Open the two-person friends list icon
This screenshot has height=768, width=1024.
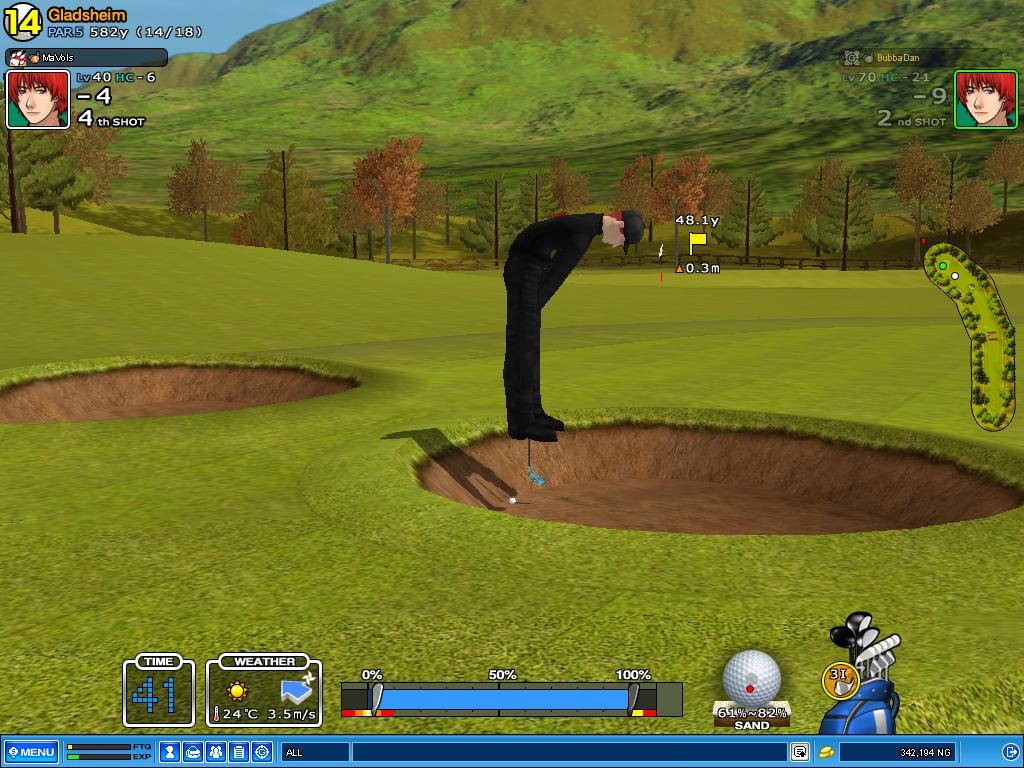[x=216, y=752]
